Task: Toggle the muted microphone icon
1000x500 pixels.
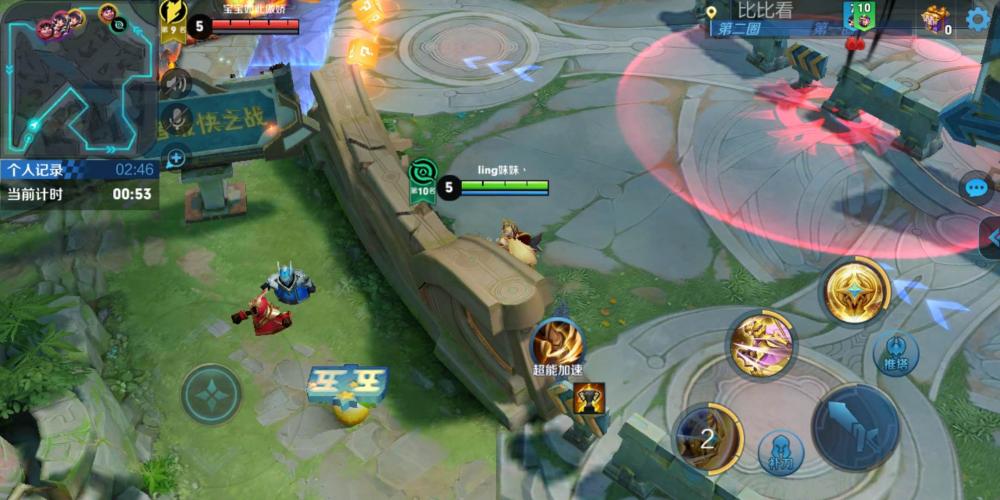Action: [x=176, y=120]
